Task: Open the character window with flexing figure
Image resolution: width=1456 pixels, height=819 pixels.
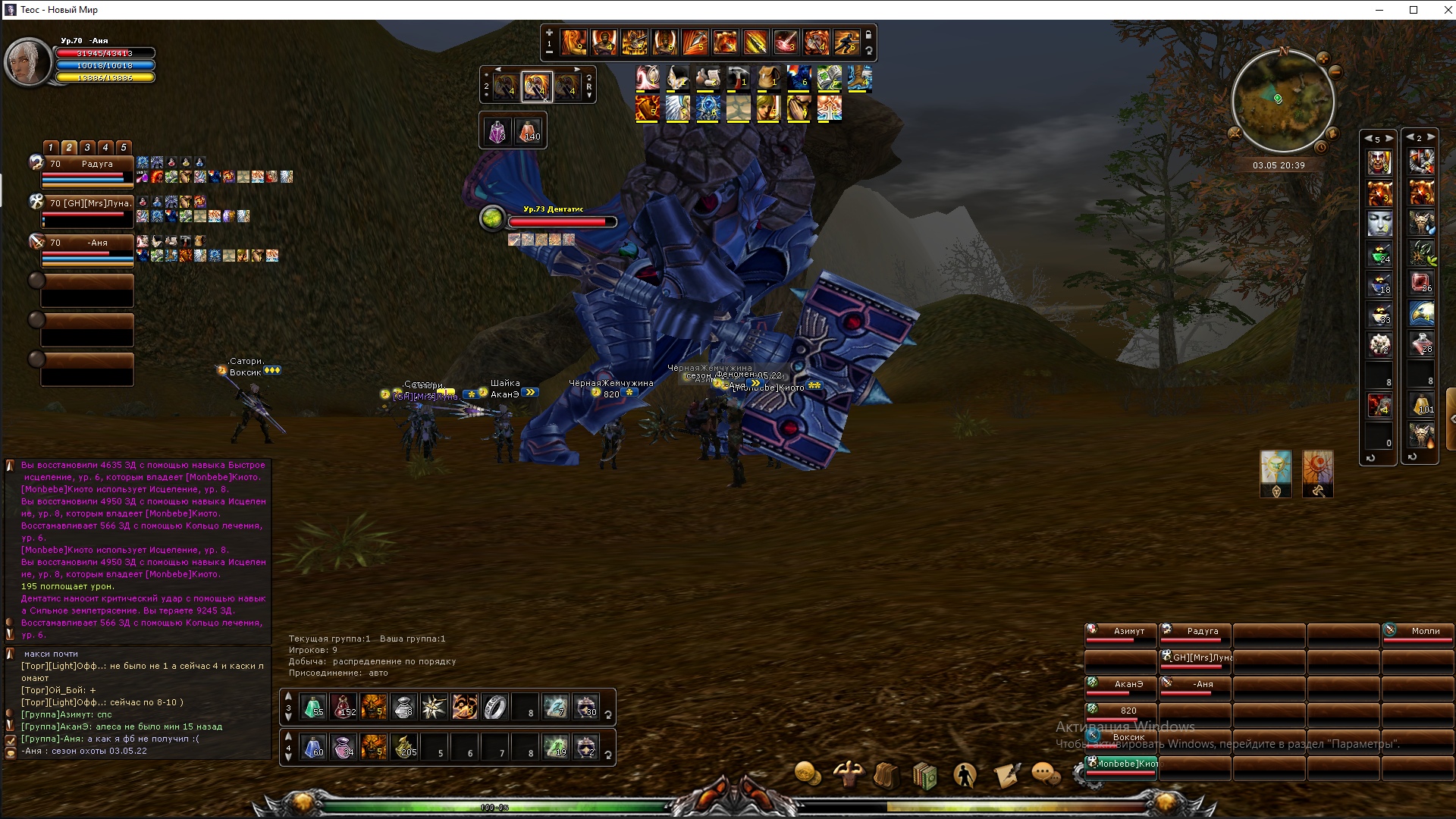Action: click(847, 774)
